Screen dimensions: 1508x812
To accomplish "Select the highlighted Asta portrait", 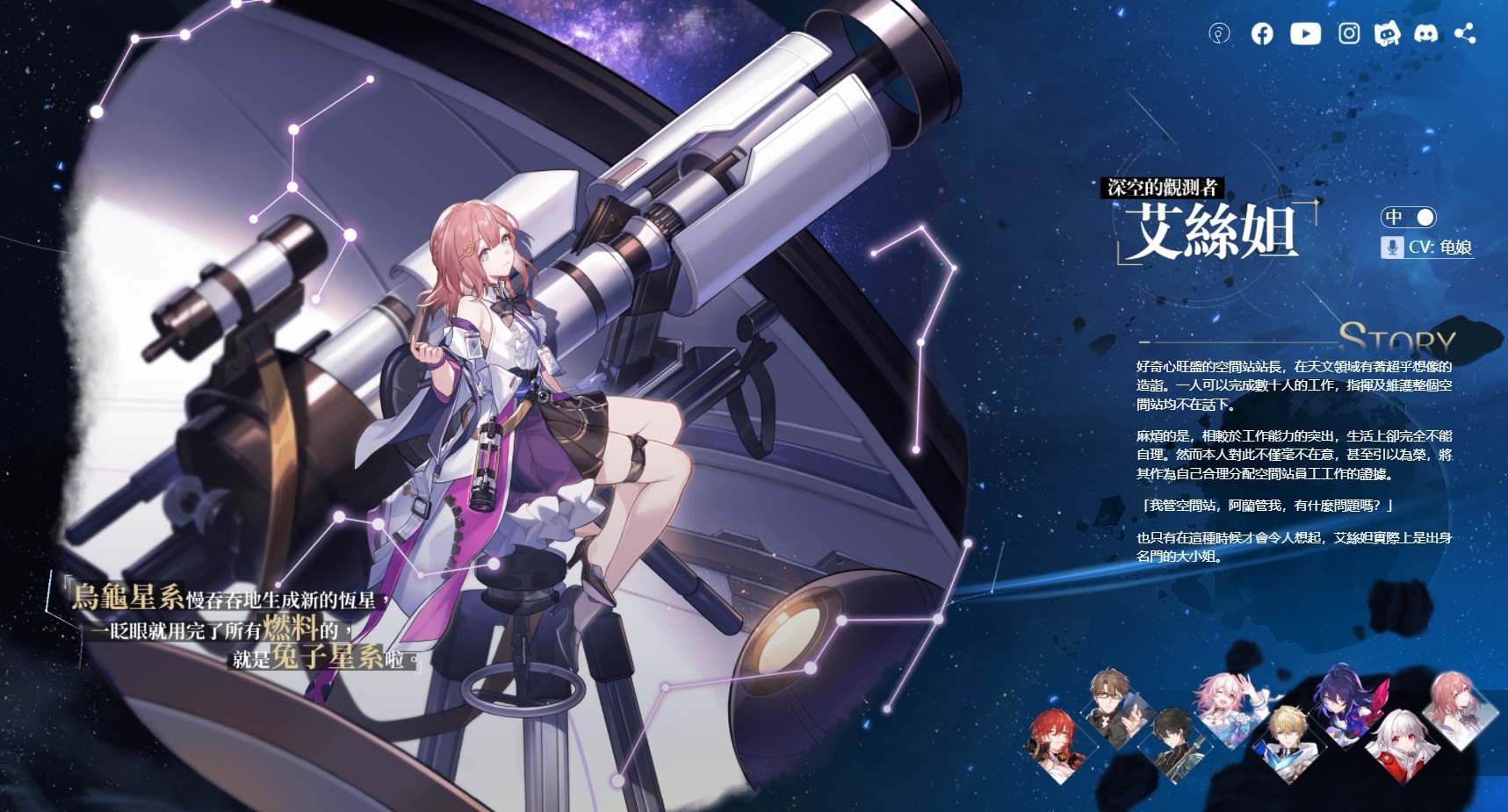I will tap(1459, 708).
